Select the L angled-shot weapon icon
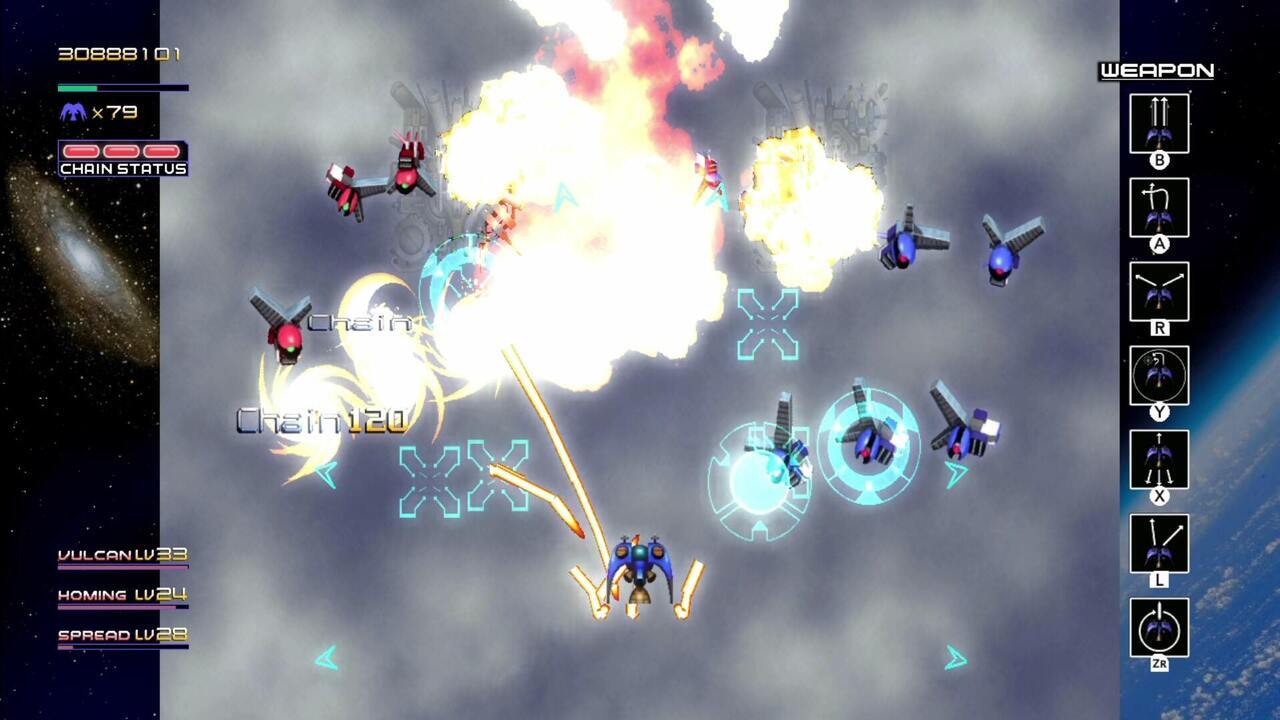Screen dimensions: 1280x720 point(1159,543)
